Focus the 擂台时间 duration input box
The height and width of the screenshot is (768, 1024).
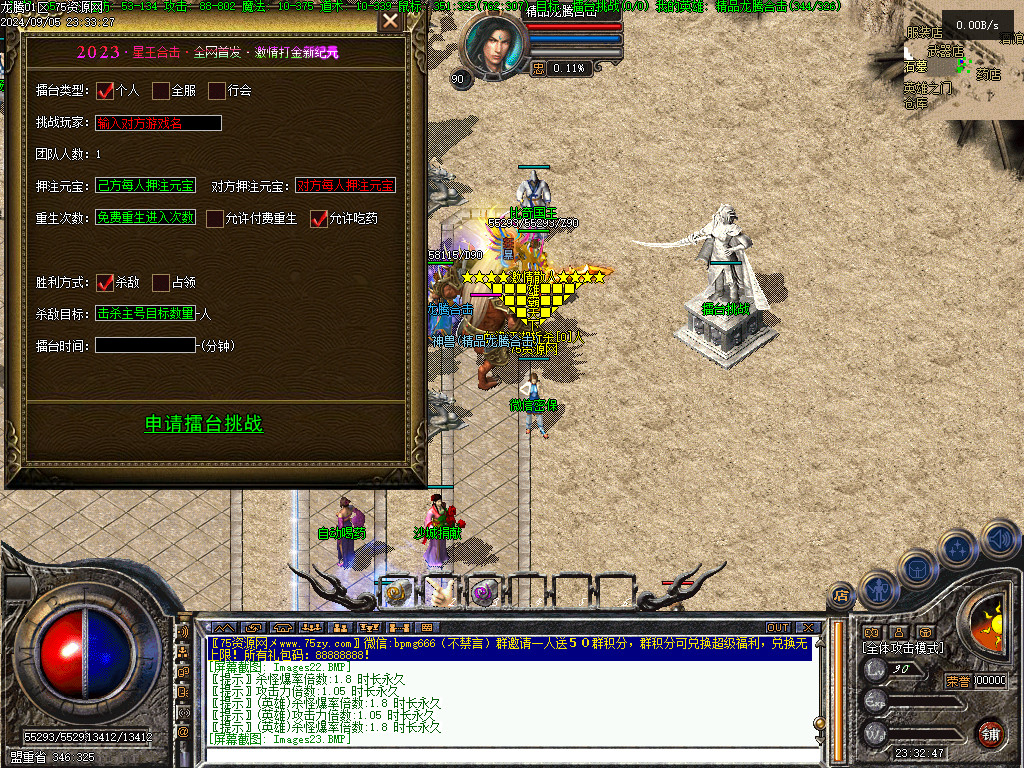pyautogui.click(x=146, y=346)
